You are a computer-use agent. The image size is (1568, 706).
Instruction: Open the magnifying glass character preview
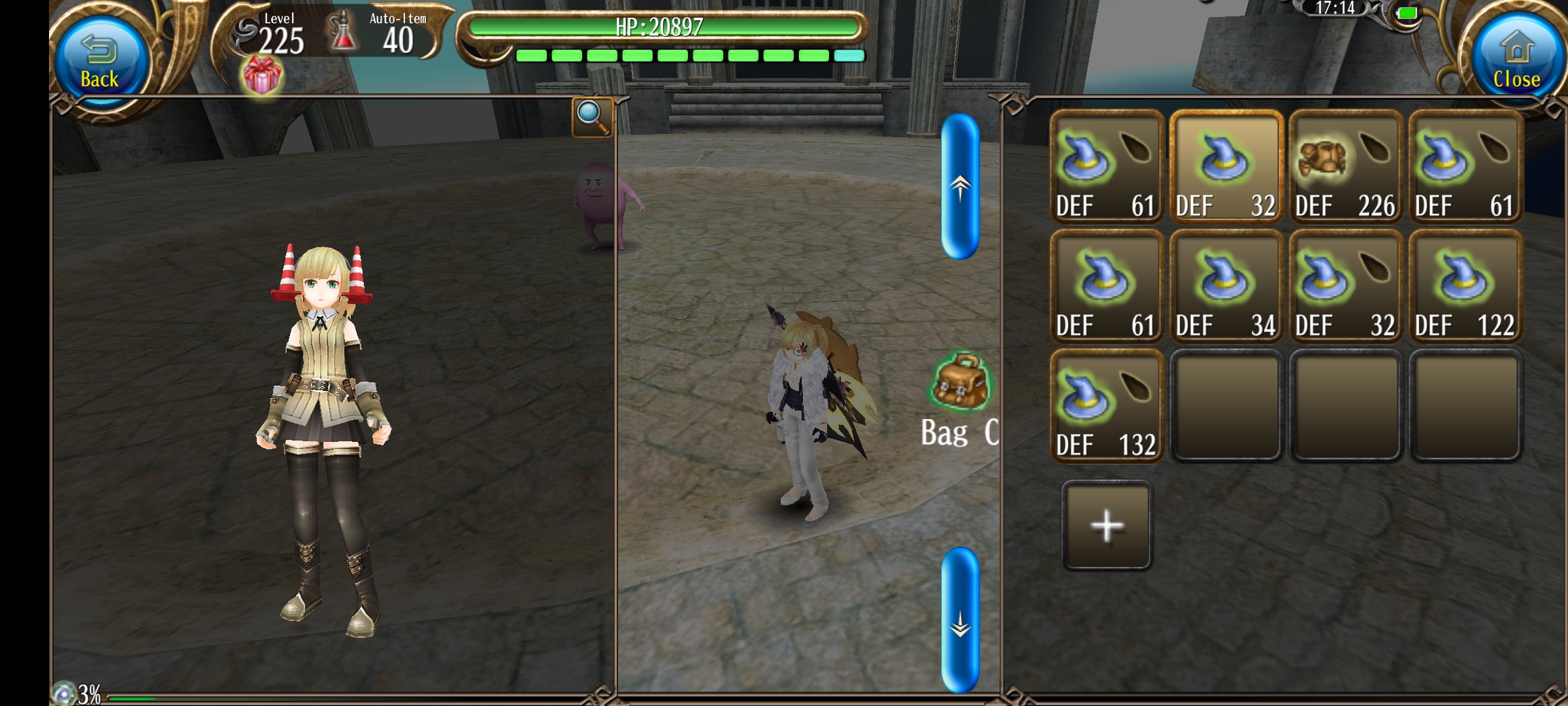(x=592, y=117)
